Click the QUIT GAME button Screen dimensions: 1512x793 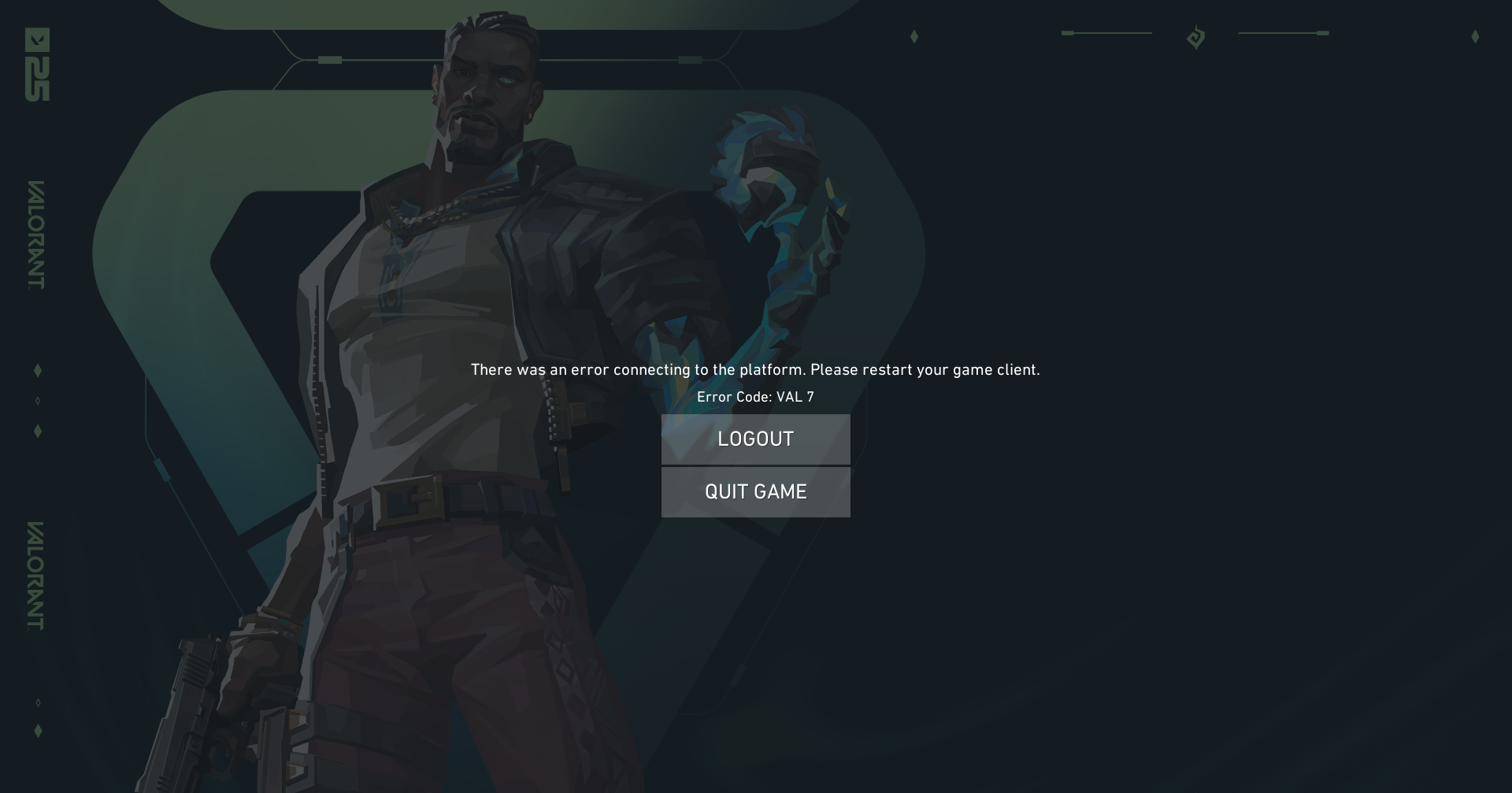755,491
